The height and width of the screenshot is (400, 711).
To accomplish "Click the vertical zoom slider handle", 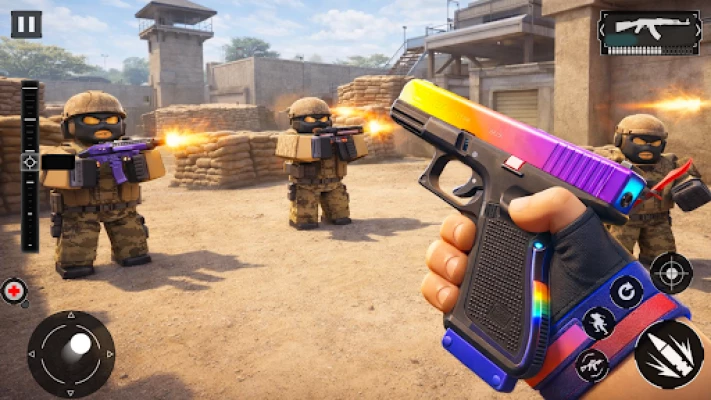I will (x=30, y=162).
